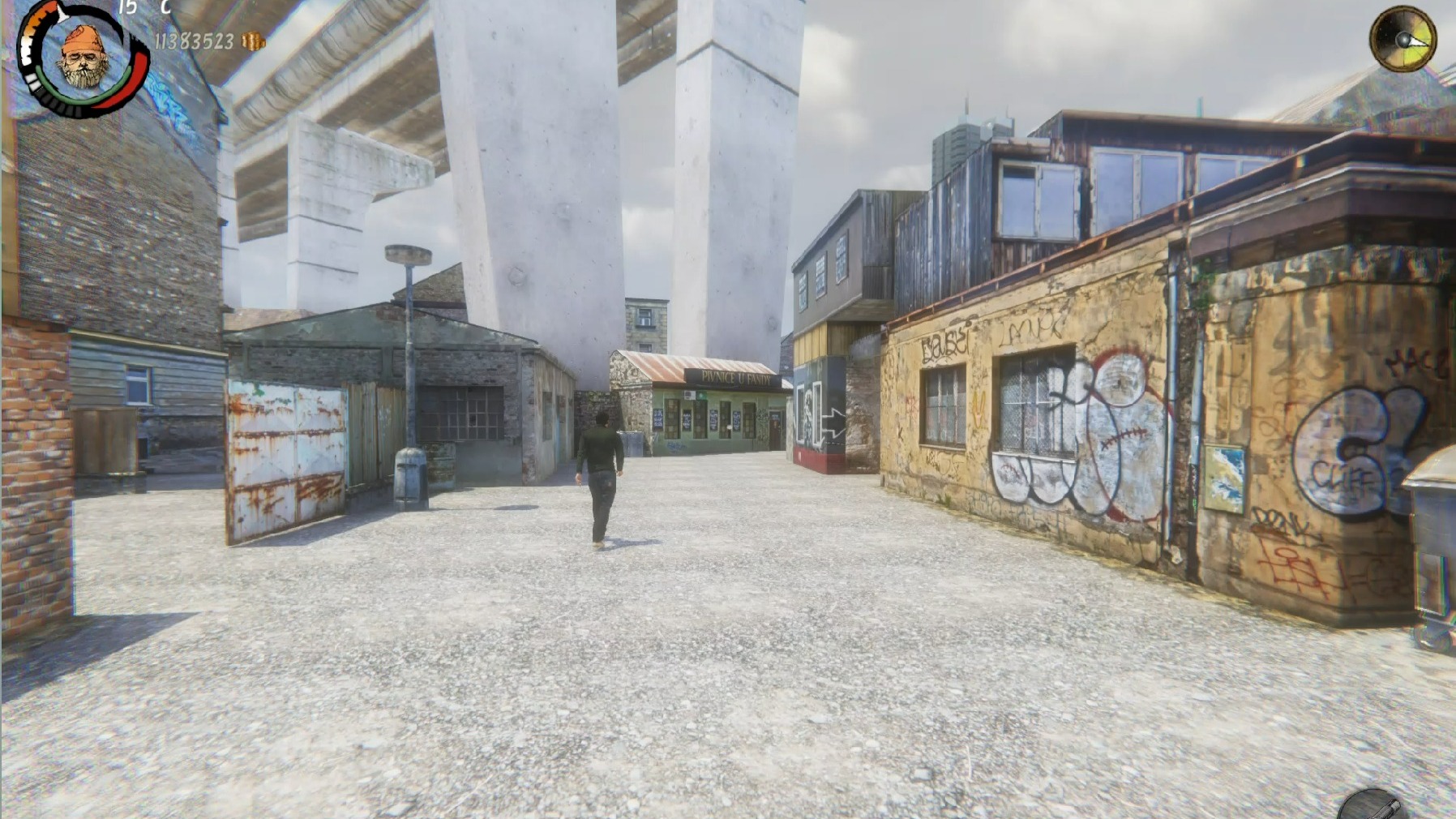Select the equipped item circular slot
This screenshot has width=1456, height=819.
[1371, 807]
